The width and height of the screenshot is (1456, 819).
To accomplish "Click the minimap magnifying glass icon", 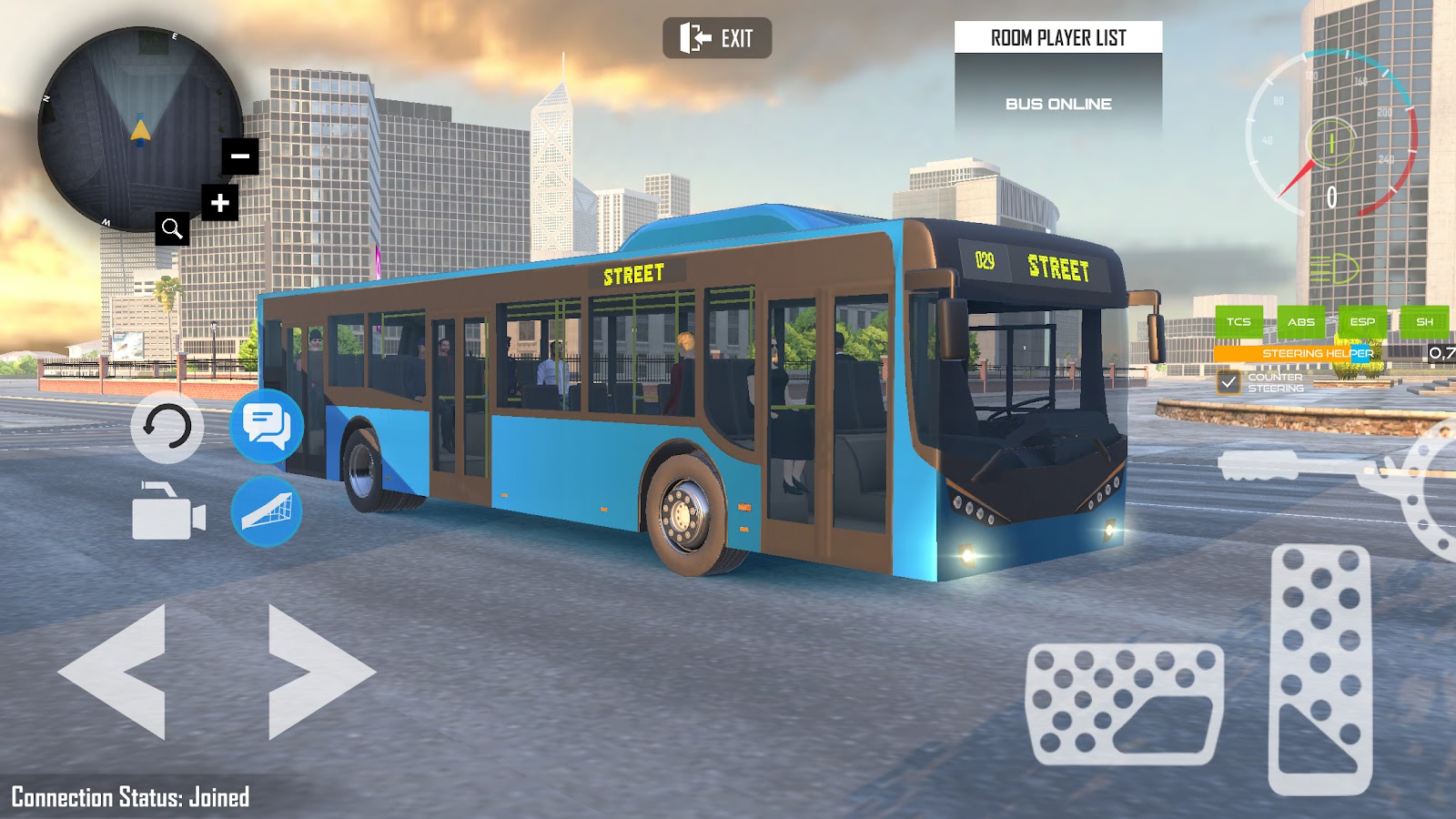I will pos(172,228).
